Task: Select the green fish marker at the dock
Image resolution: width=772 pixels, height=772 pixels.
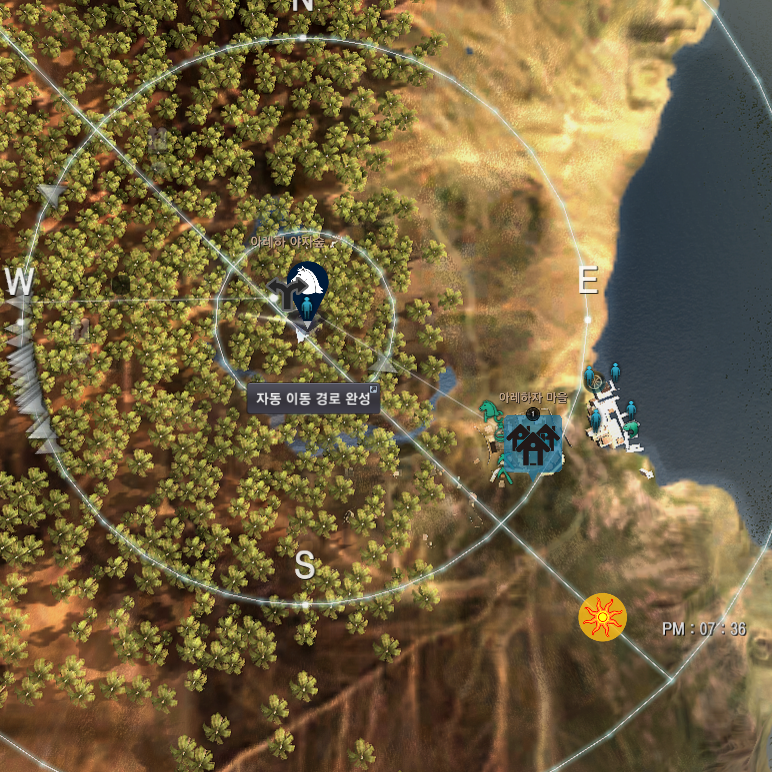Action: point(632,429)
